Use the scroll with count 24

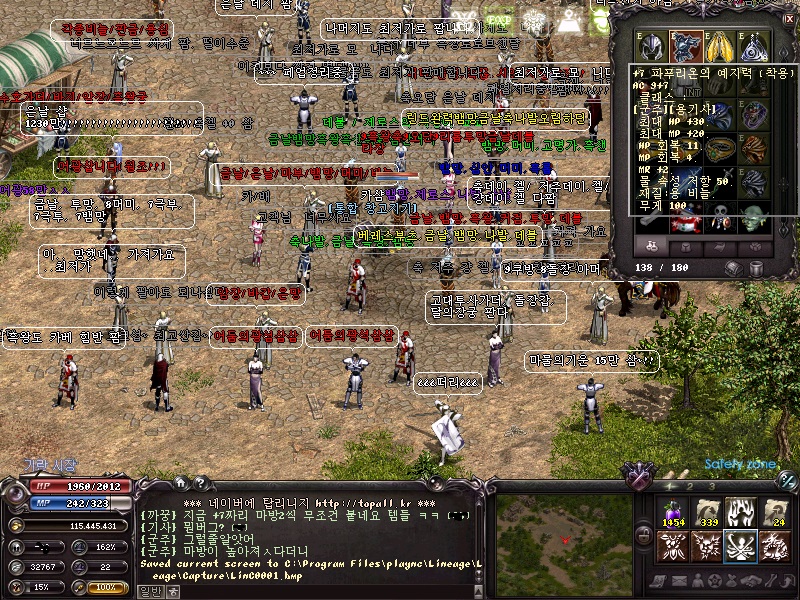(x=774, y=512)
